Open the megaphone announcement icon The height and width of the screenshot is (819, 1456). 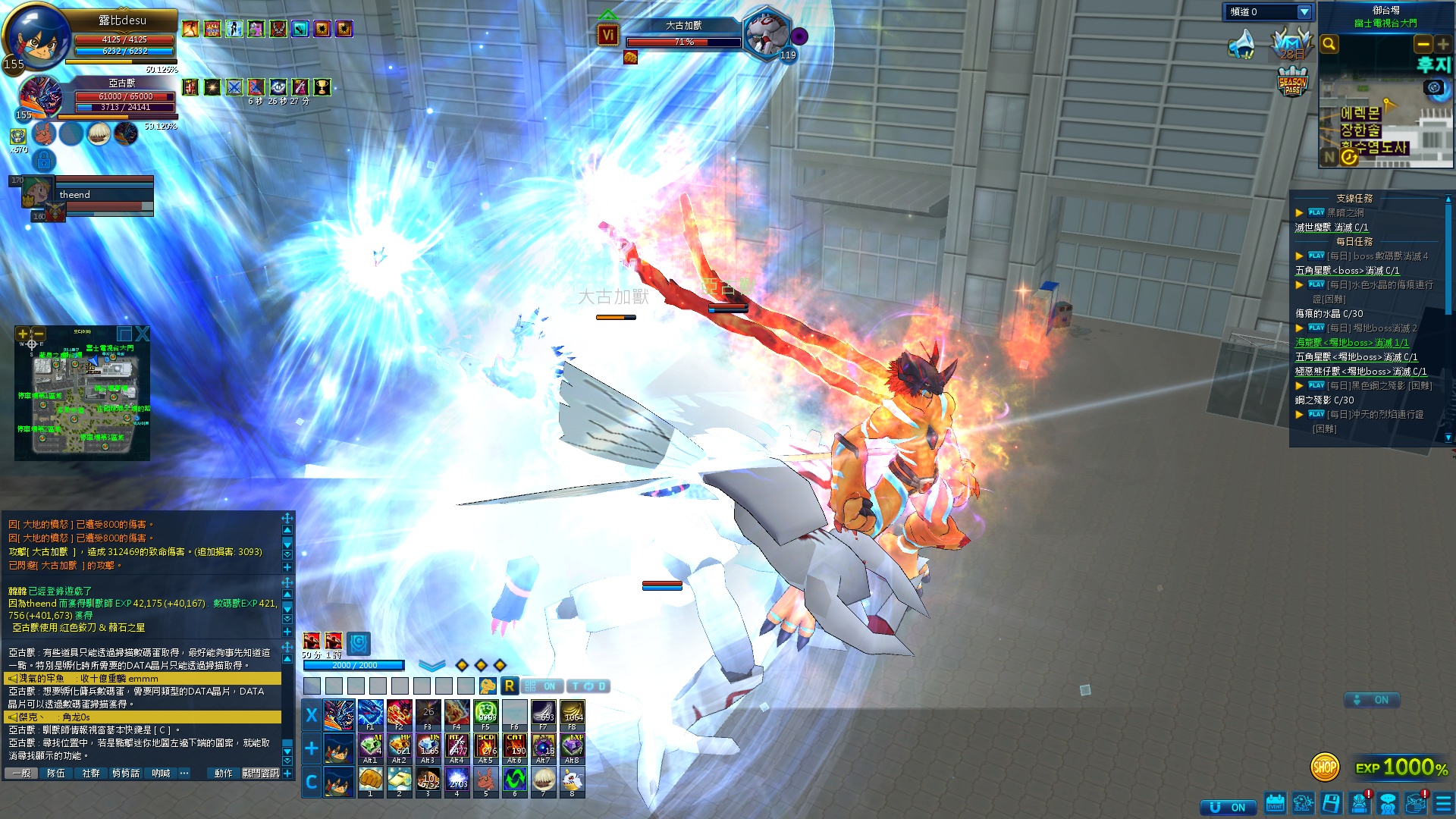tap(1241, 45)
